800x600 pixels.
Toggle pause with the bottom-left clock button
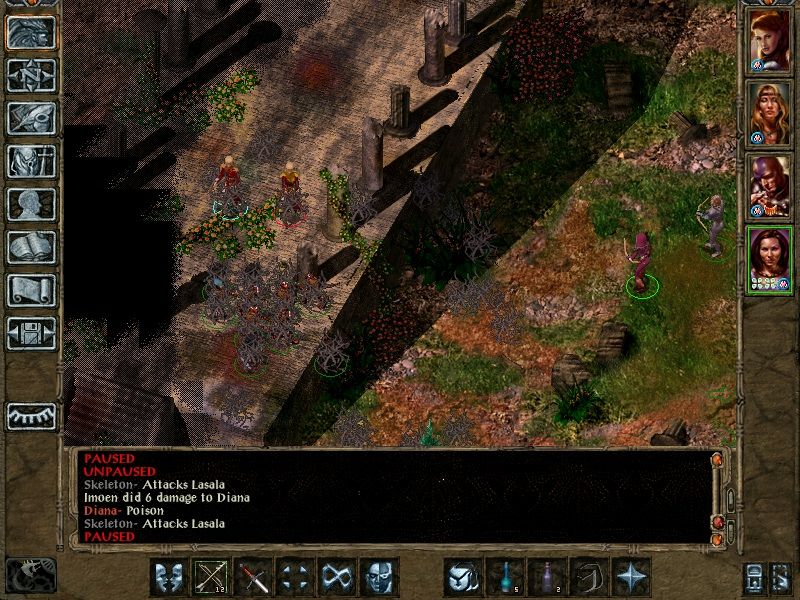click(x=30, y=575)
